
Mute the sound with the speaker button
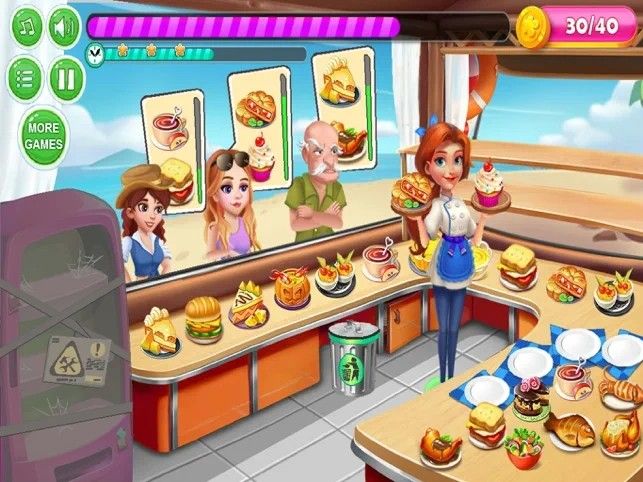[x=65, y=28]
